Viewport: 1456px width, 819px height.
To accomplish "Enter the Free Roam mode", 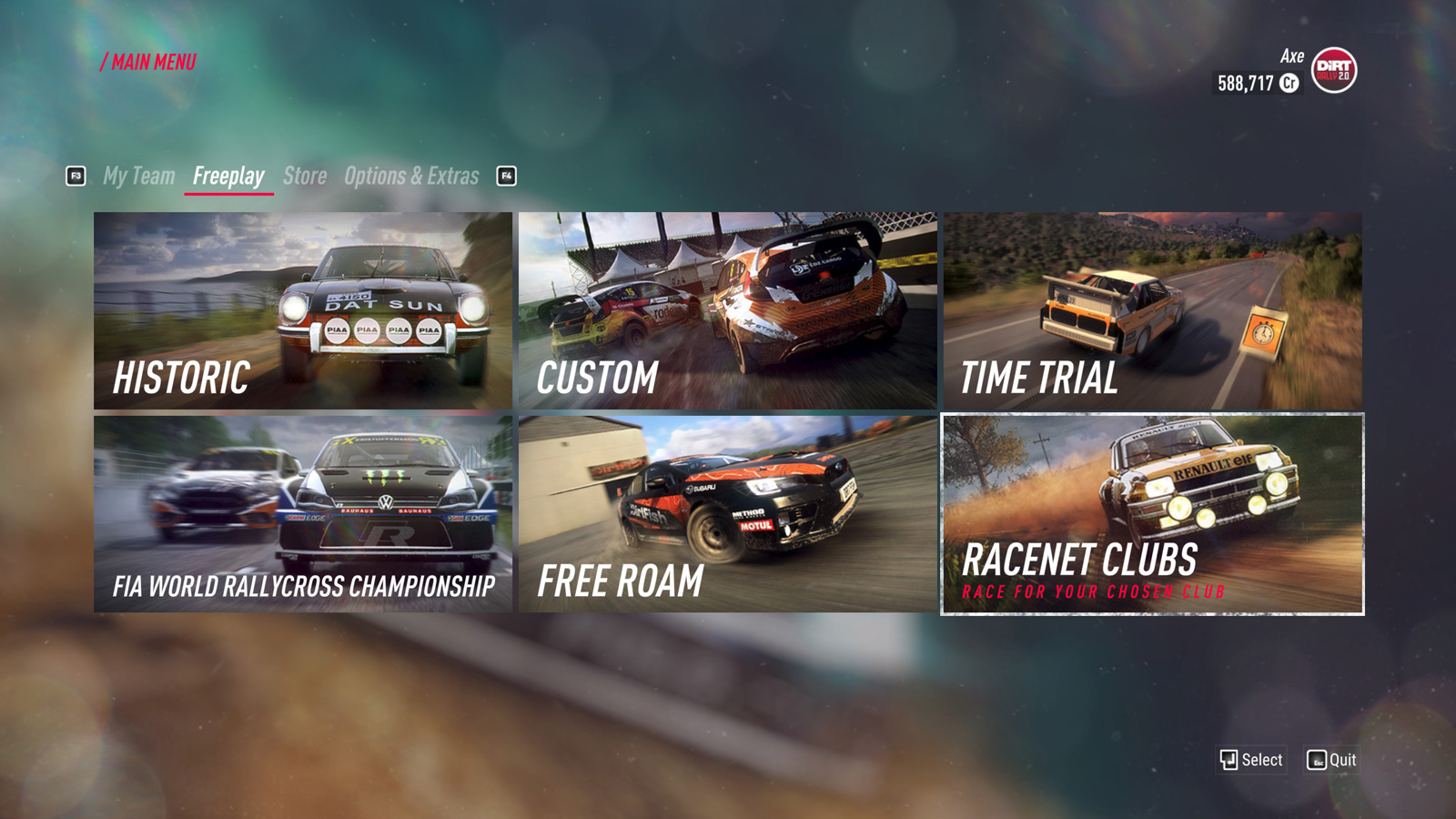I will pyautogui.click(x=727, y=514).
